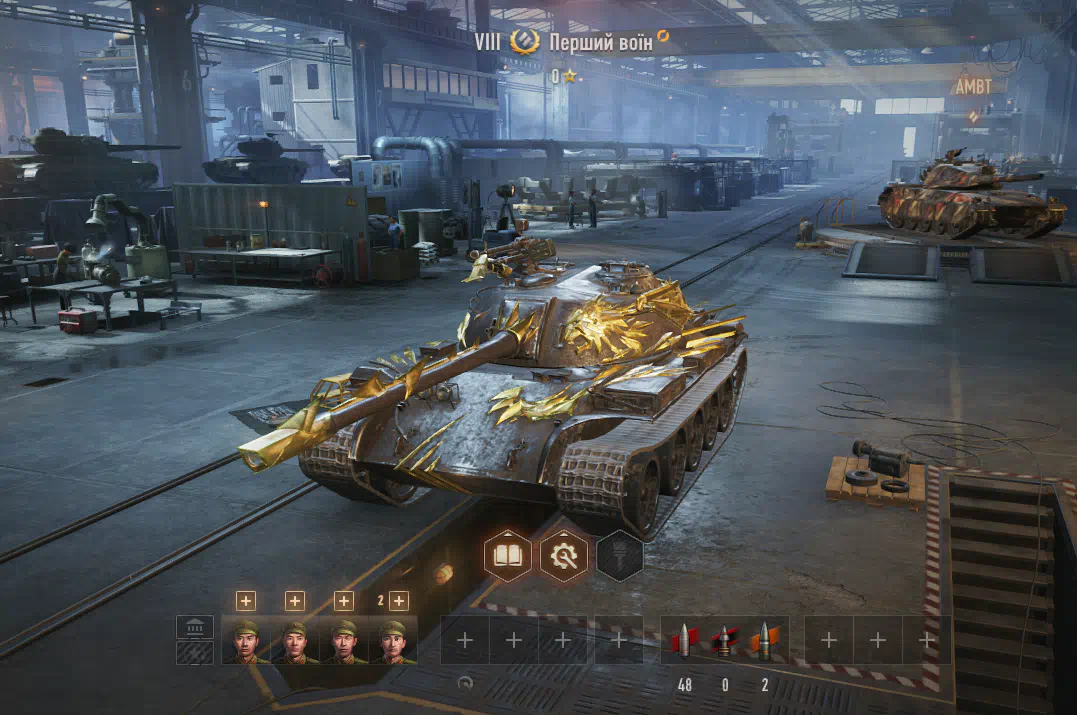This screenshot has width=1077, height=715.
Task: Open the barracks building icon
Action: [195, 627]
